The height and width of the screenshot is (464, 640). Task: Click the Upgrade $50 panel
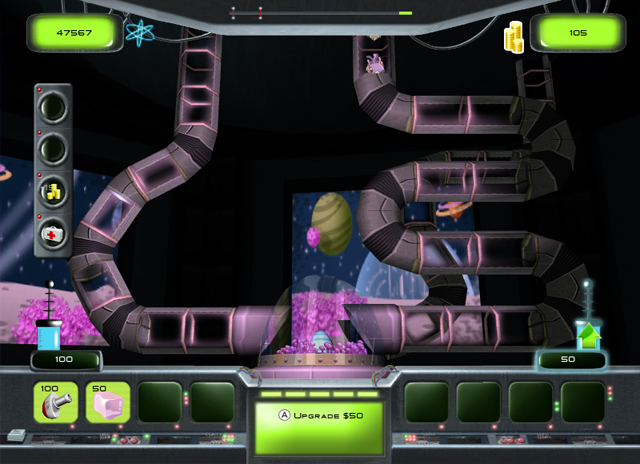pos(320,426)
